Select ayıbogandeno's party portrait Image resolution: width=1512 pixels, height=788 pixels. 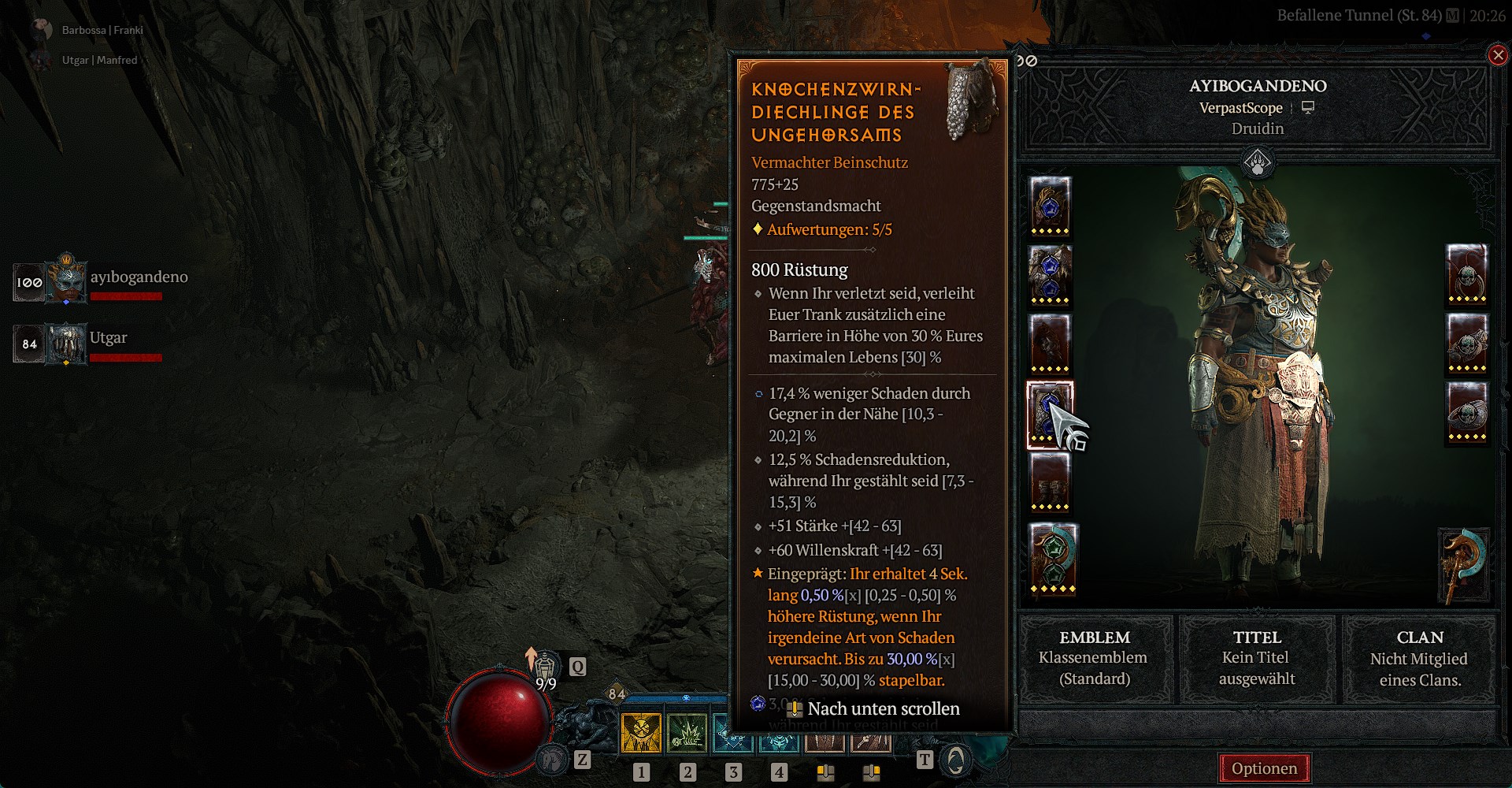tap(68, 281)
